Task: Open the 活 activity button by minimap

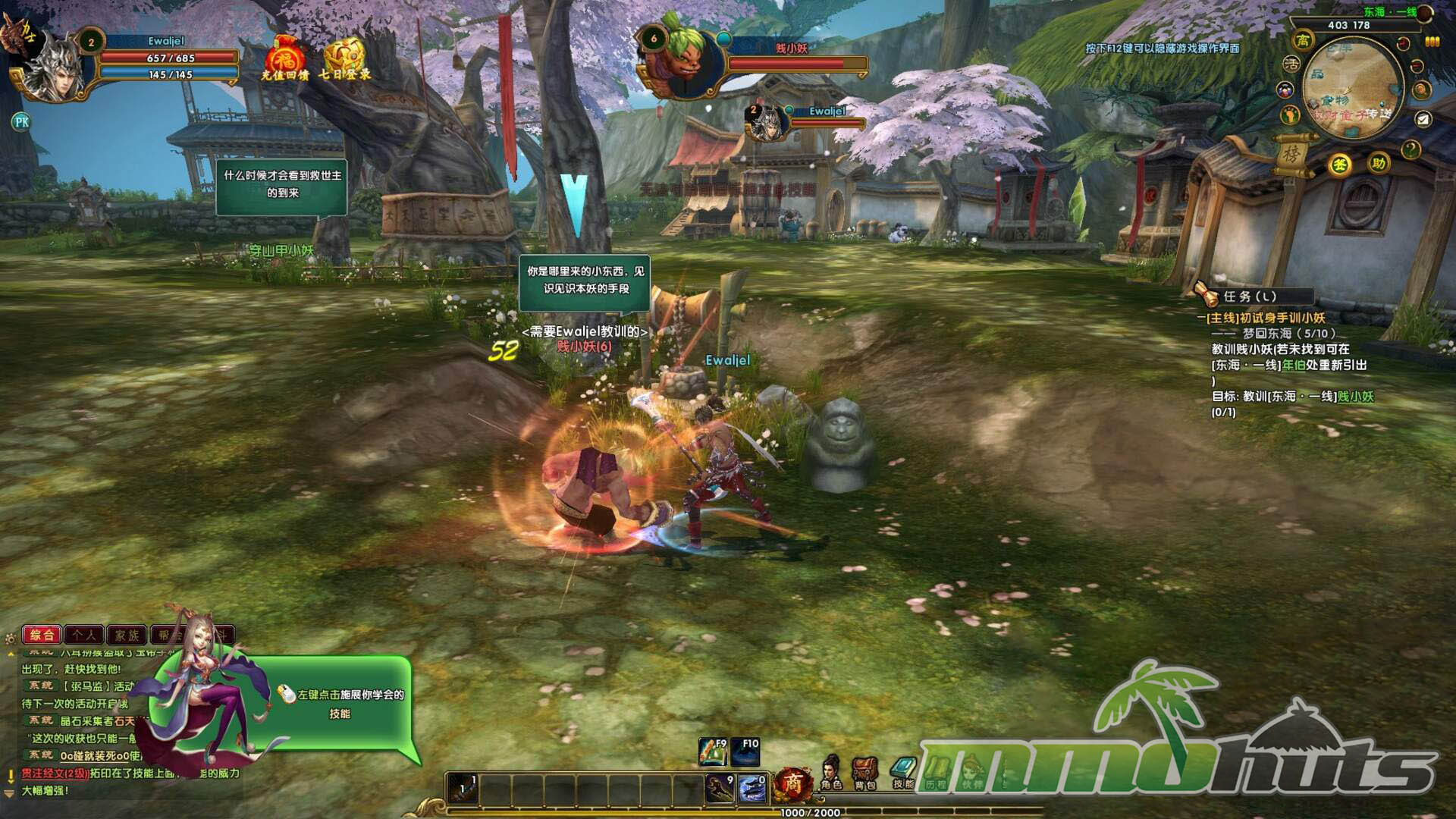Action: click(1291, 65)
